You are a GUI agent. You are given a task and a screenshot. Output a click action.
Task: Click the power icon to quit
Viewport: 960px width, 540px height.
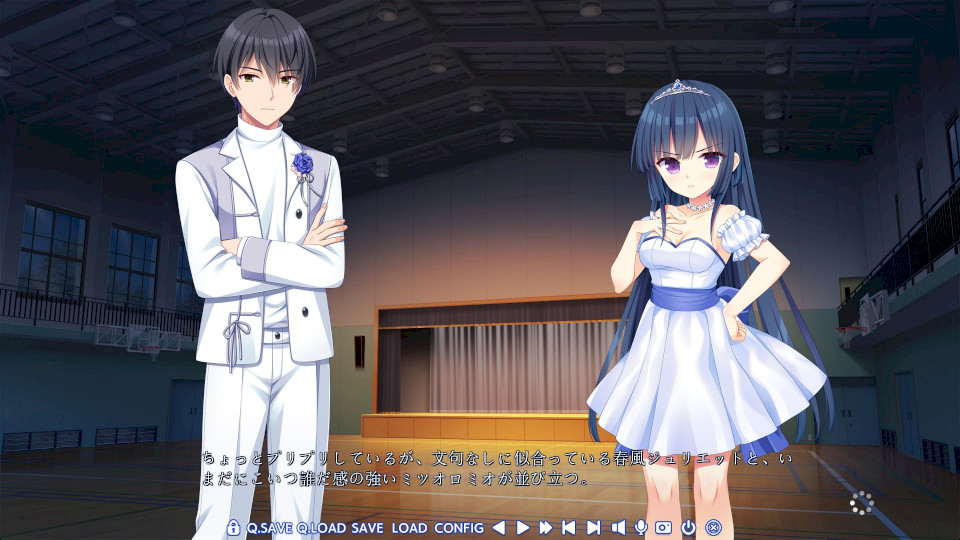[x=689, y=527]
